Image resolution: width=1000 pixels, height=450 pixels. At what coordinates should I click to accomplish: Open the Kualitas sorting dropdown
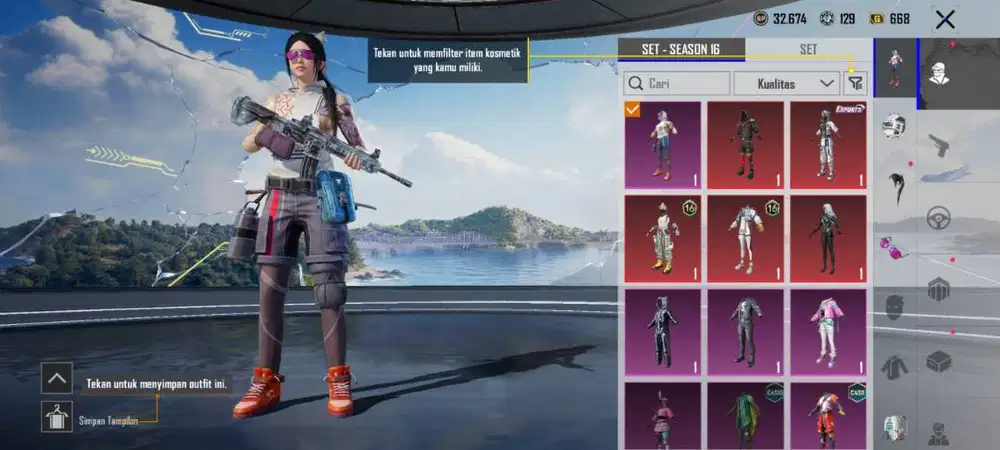pos(786,83)
